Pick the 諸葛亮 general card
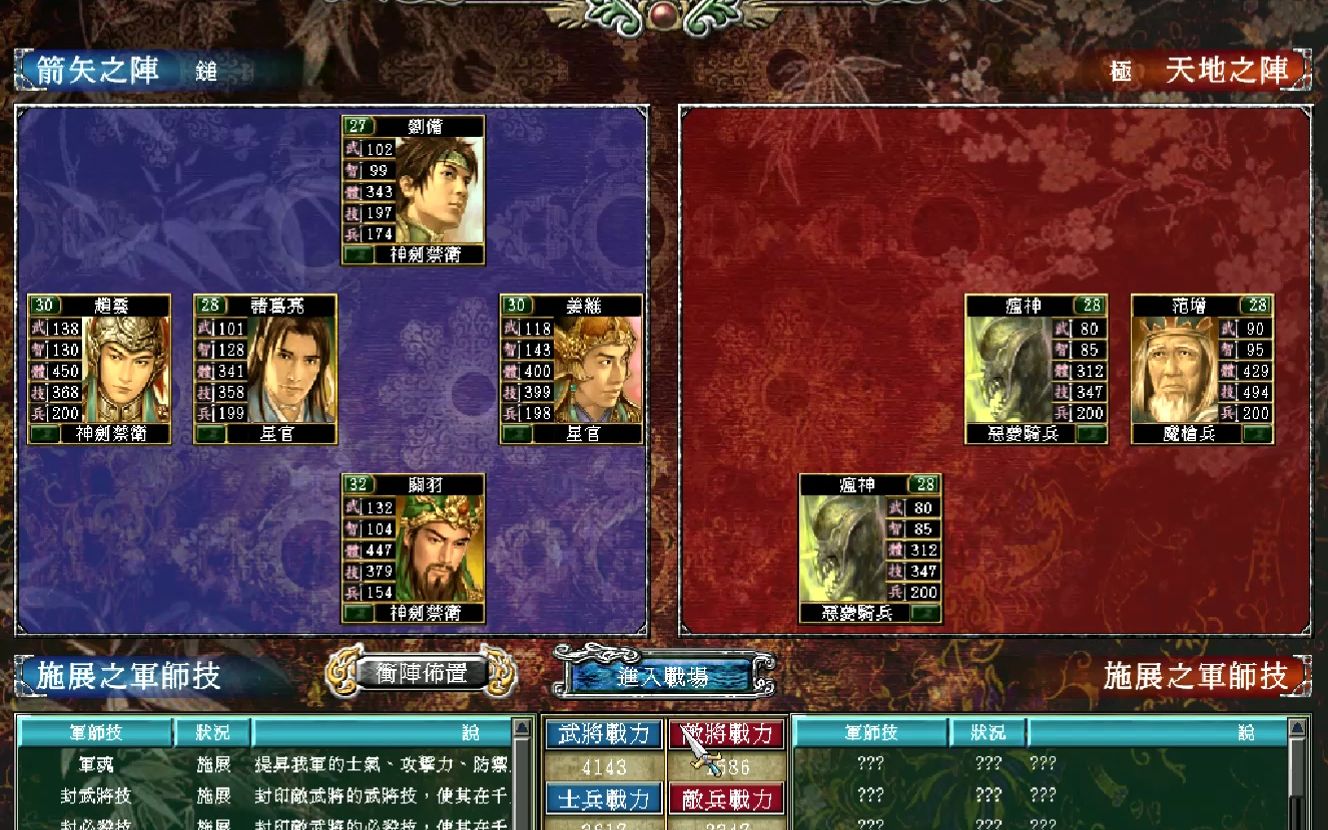 tap(265, 369)
